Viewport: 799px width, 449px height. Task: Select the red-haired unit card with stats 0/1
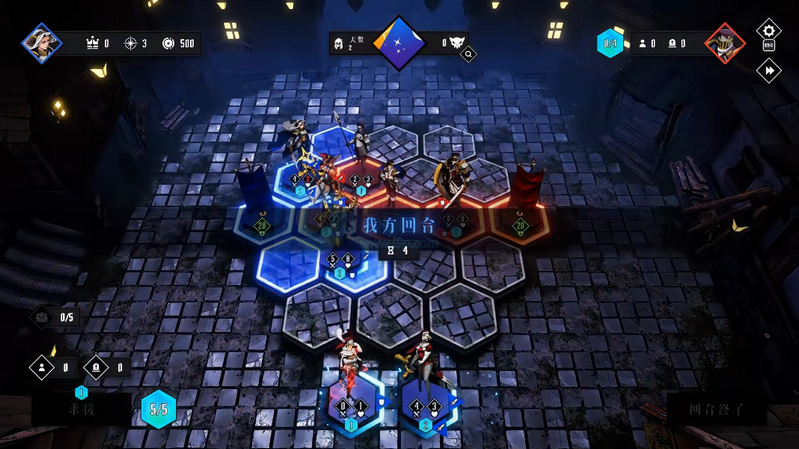(350, 403)
